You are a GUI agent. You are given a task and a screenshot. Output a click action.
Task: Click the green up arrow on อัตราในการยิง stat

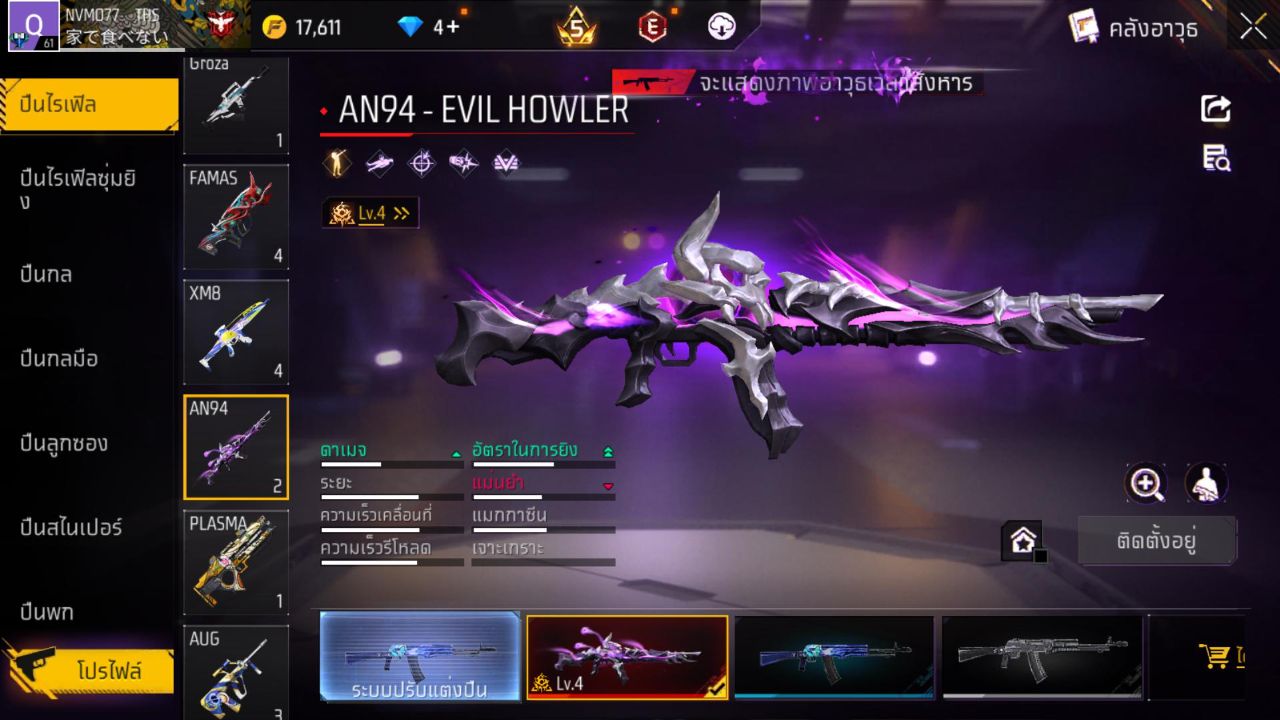coord(607,450)
